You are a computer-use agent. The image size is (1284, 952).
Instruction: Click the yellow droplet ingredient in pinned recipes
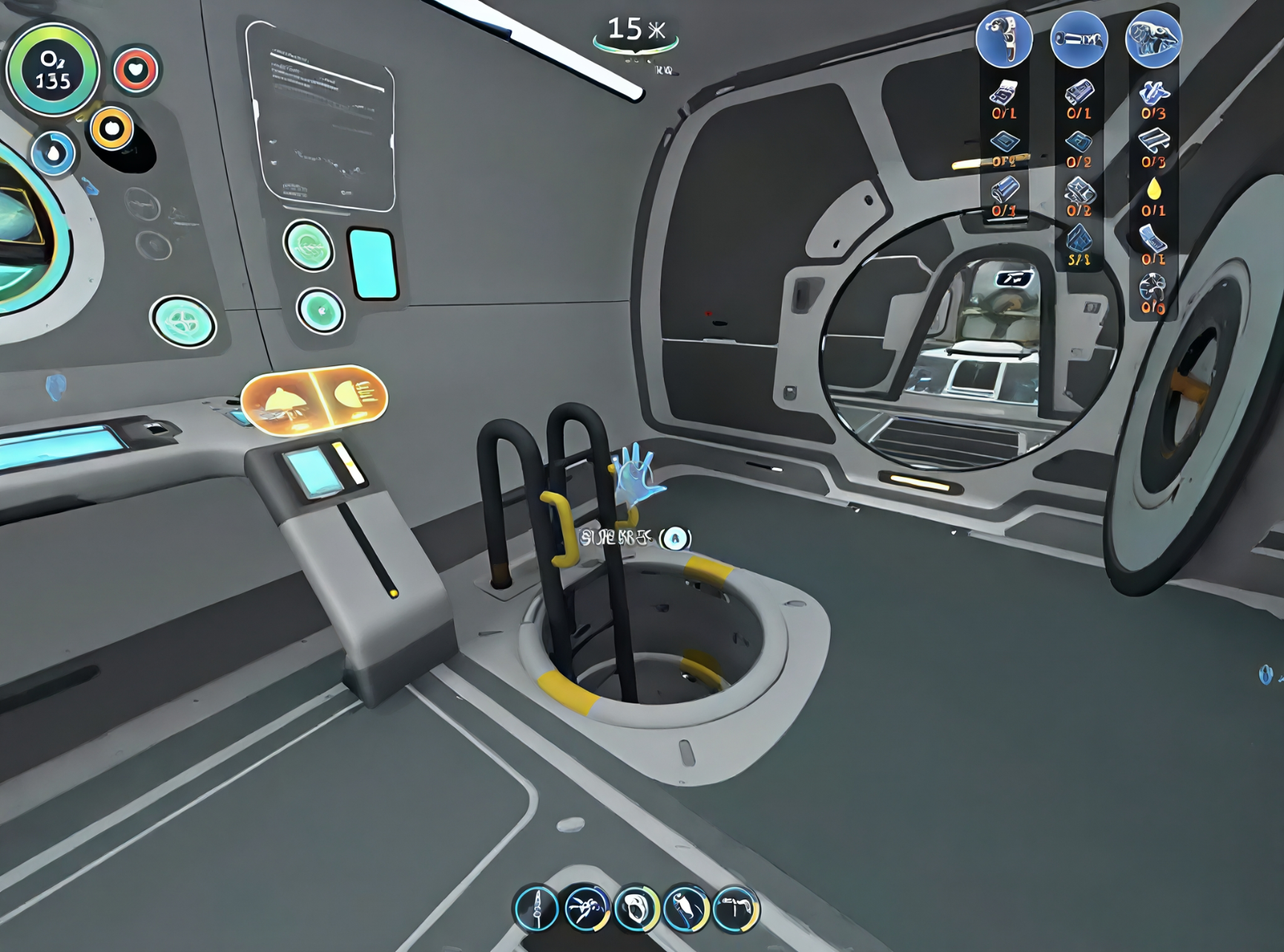1153,191
